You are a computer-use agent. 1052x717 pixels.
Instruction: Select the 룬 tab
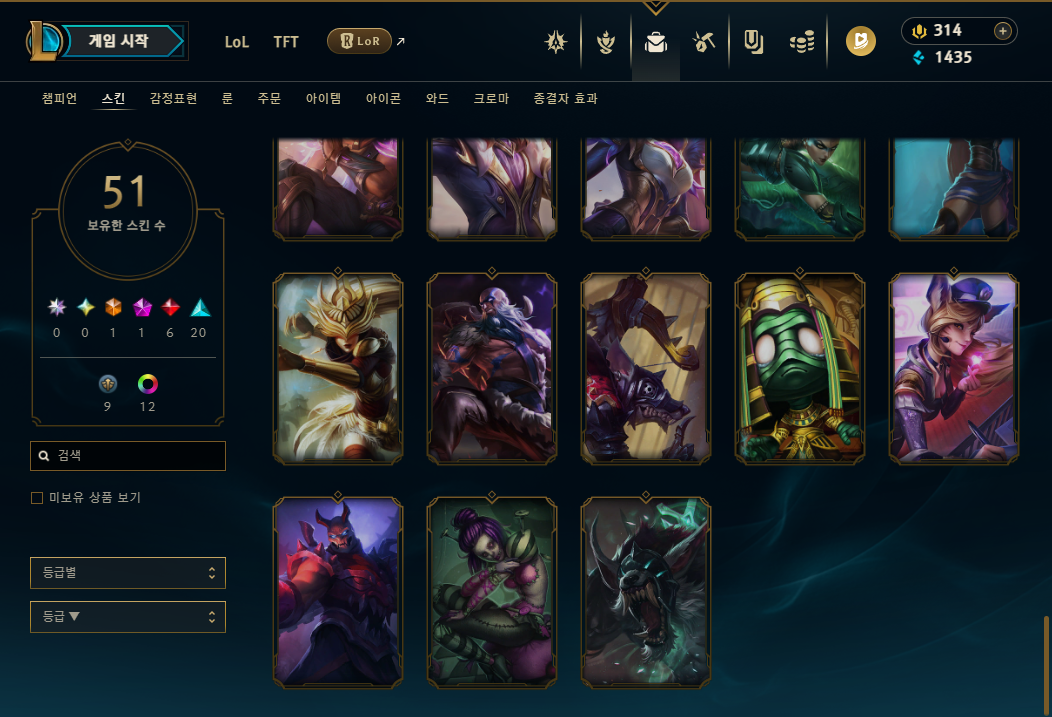tap(227, 99)
